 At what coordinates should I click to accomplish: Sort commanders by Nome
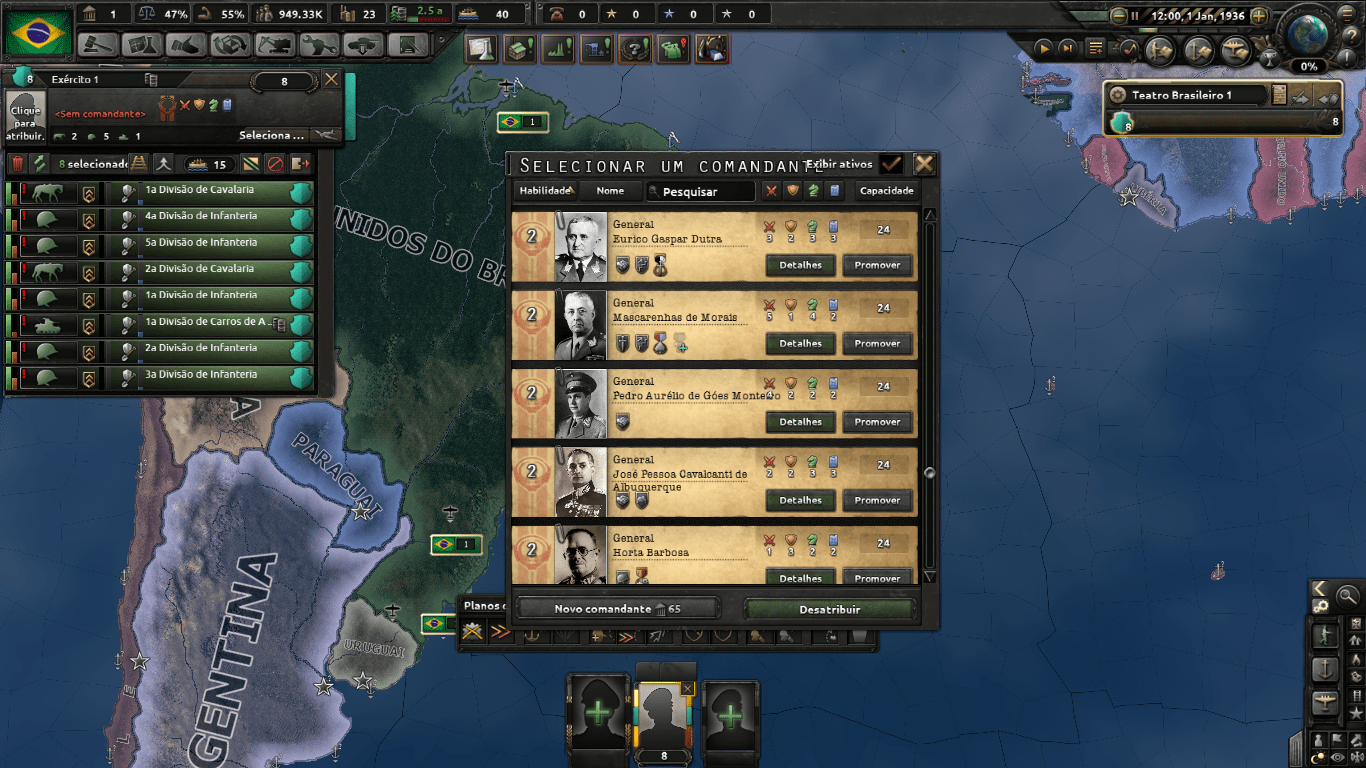pos(609,191)
